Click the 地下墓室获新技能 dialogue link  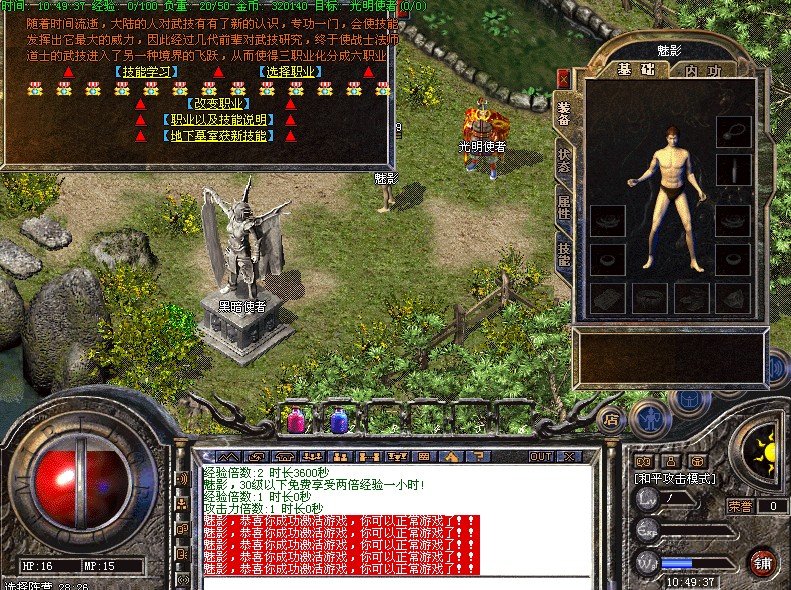click(214, 136)
